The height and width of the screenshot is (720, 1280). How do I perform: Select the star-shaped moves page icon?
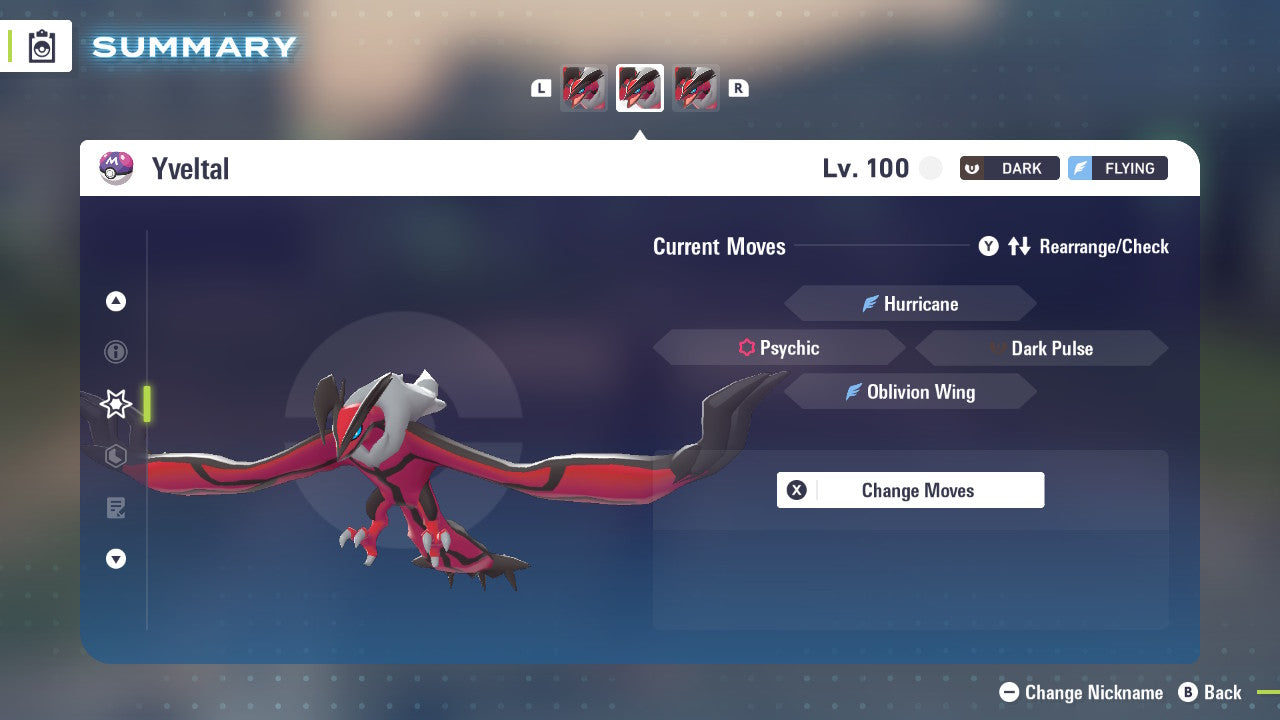(115, 403)
